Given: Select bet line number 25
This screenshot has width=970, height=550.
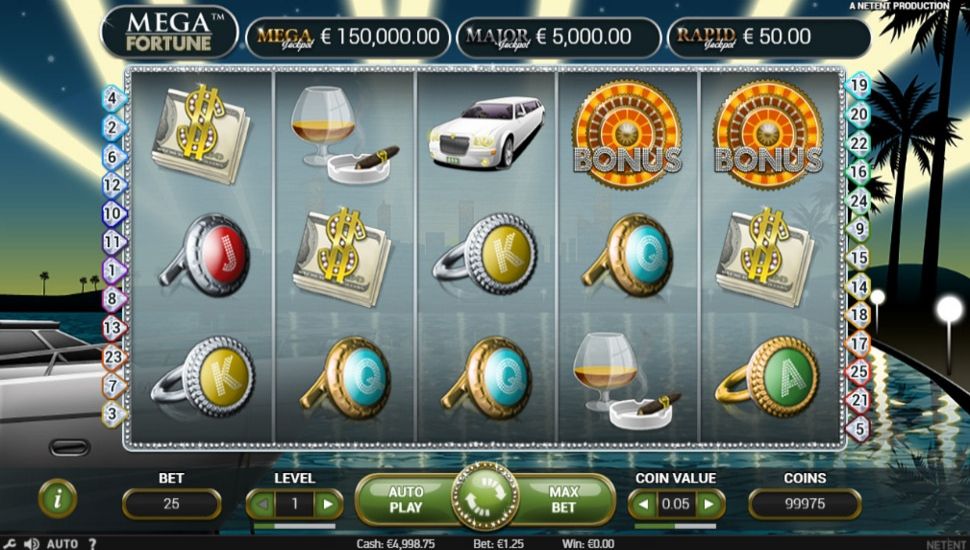Looking at the screenshot, I should tap(858, 372).
